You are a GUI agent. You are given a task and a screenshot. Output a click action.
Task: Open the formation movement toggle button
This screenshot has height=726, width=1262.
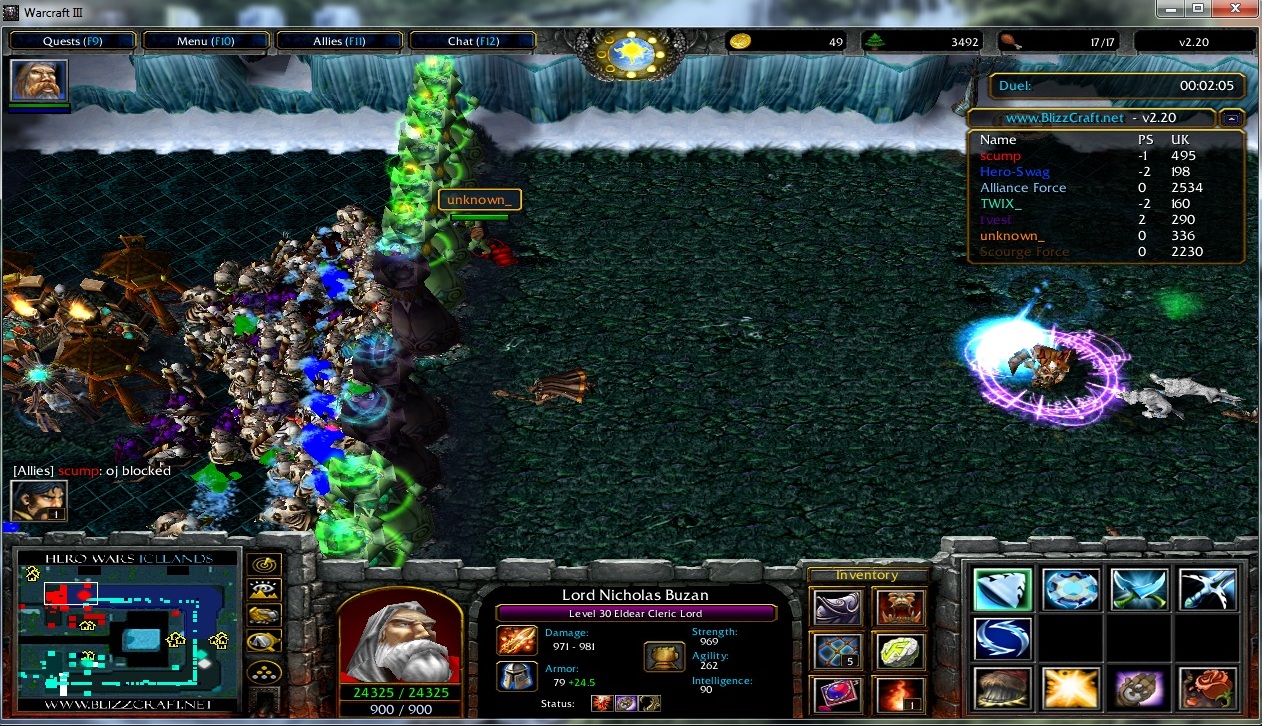click(265, 671)
